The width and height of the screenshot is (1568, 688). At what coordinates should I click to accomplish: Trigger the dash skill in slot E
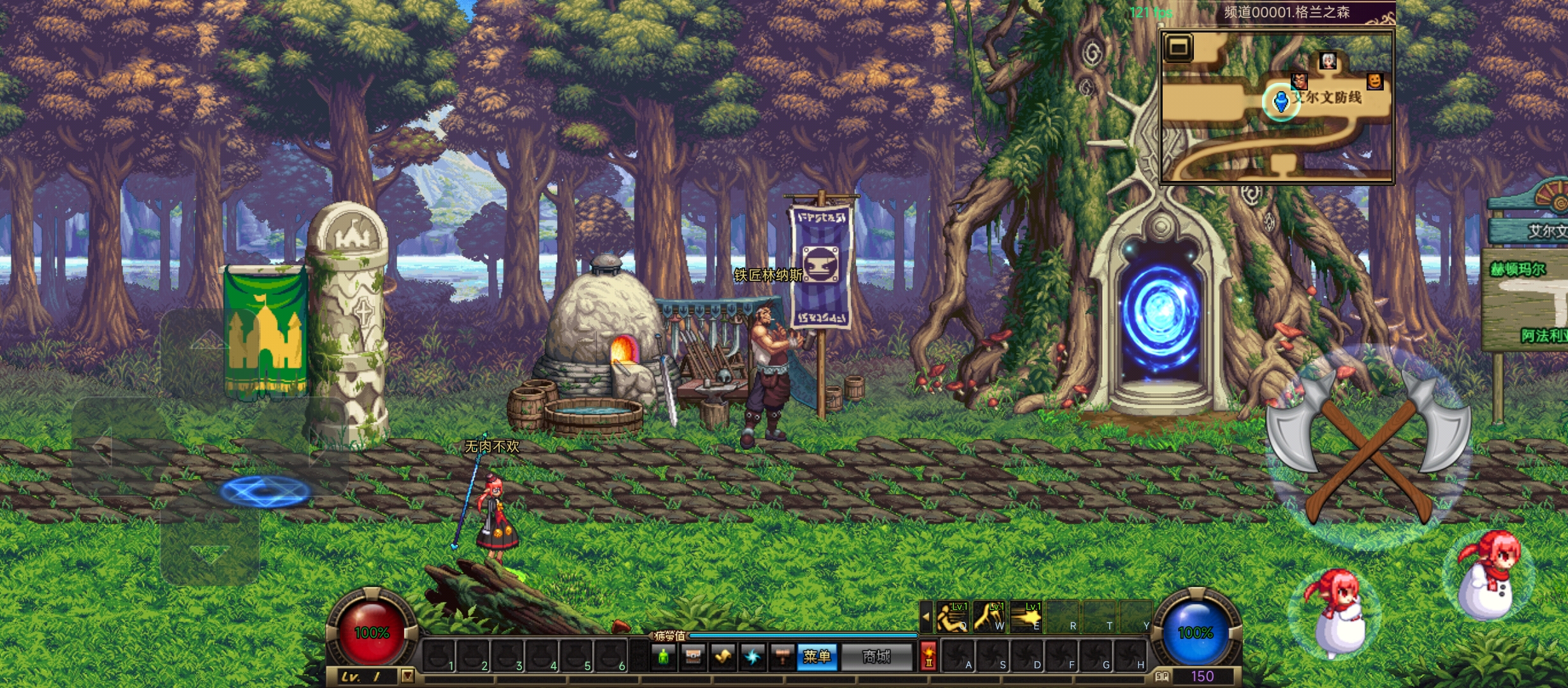coord(1026,617)
